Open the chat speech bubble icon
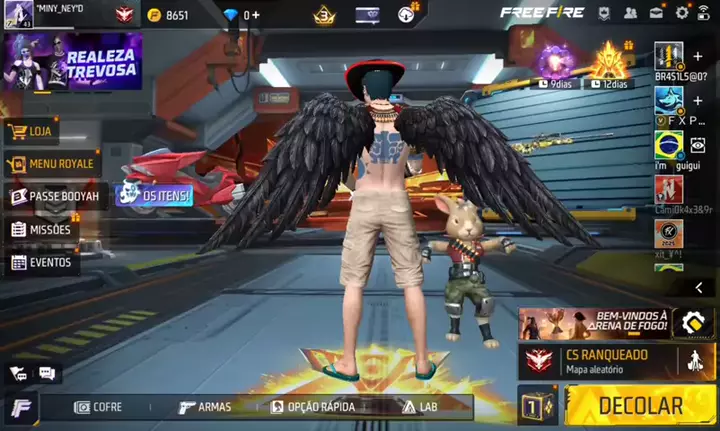Screen dimensions: 720x431 click(46, 373)
